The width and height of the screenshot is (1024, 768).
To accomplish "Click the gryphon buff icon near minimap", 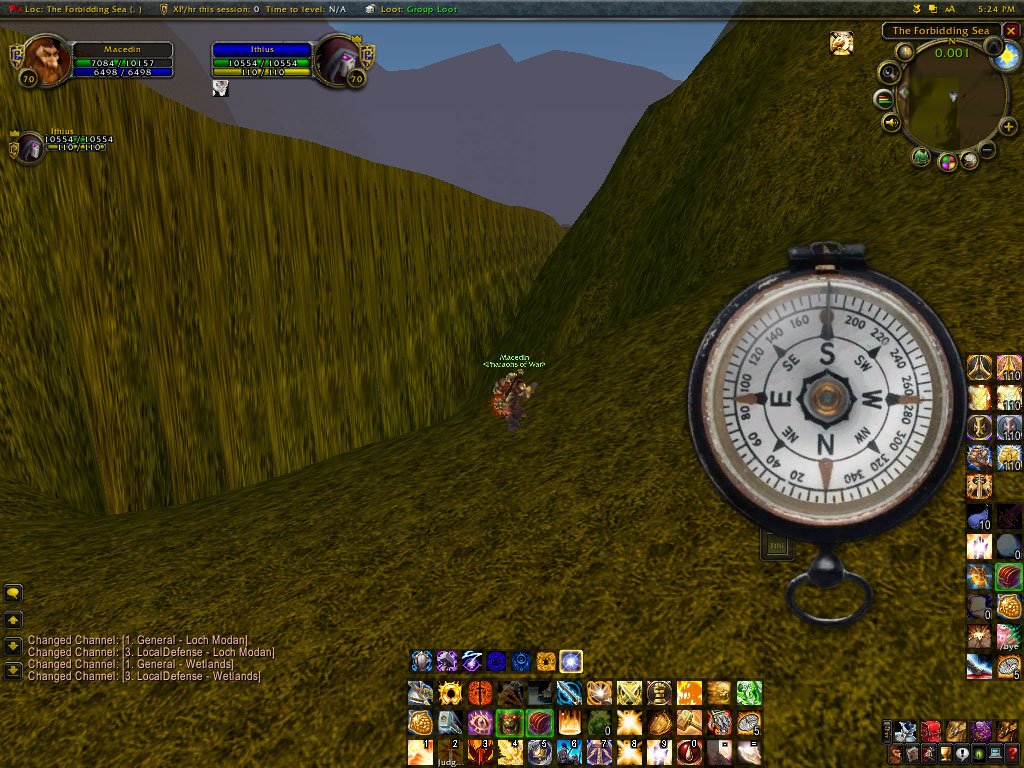I will (x=841, y=43).
